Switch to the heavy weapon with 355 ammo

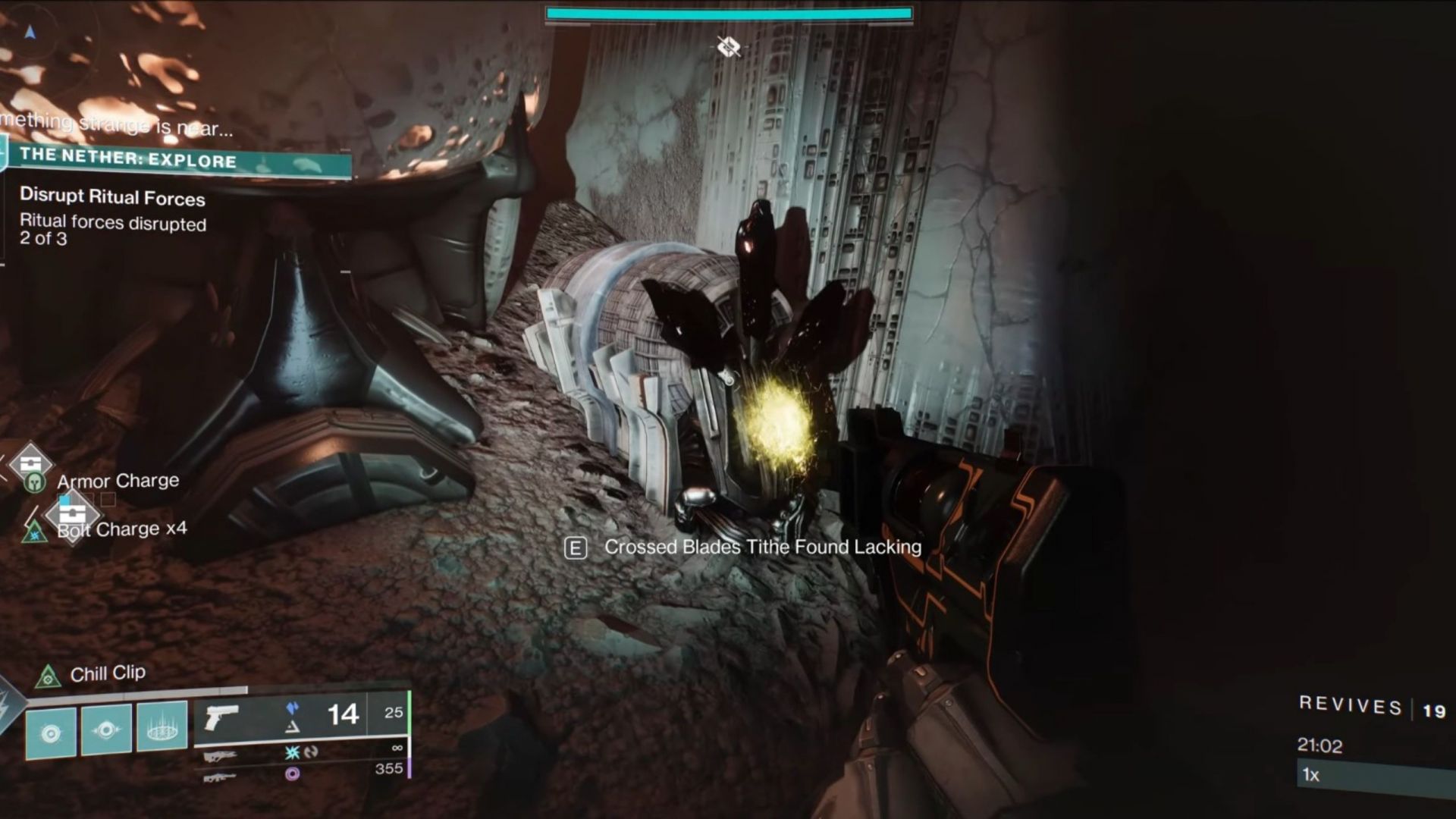pos(220,777)
